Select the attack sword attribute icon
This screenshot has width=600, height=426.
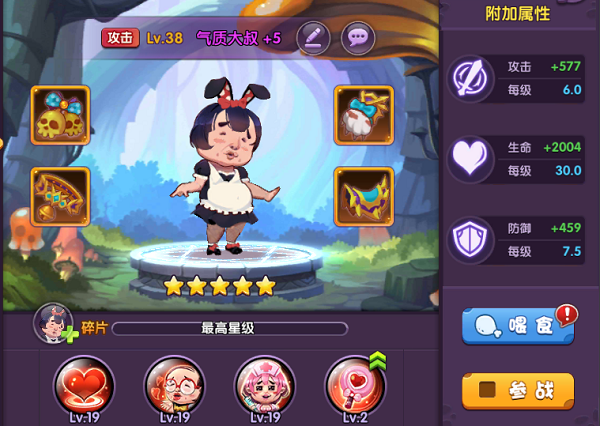point(469,78)
